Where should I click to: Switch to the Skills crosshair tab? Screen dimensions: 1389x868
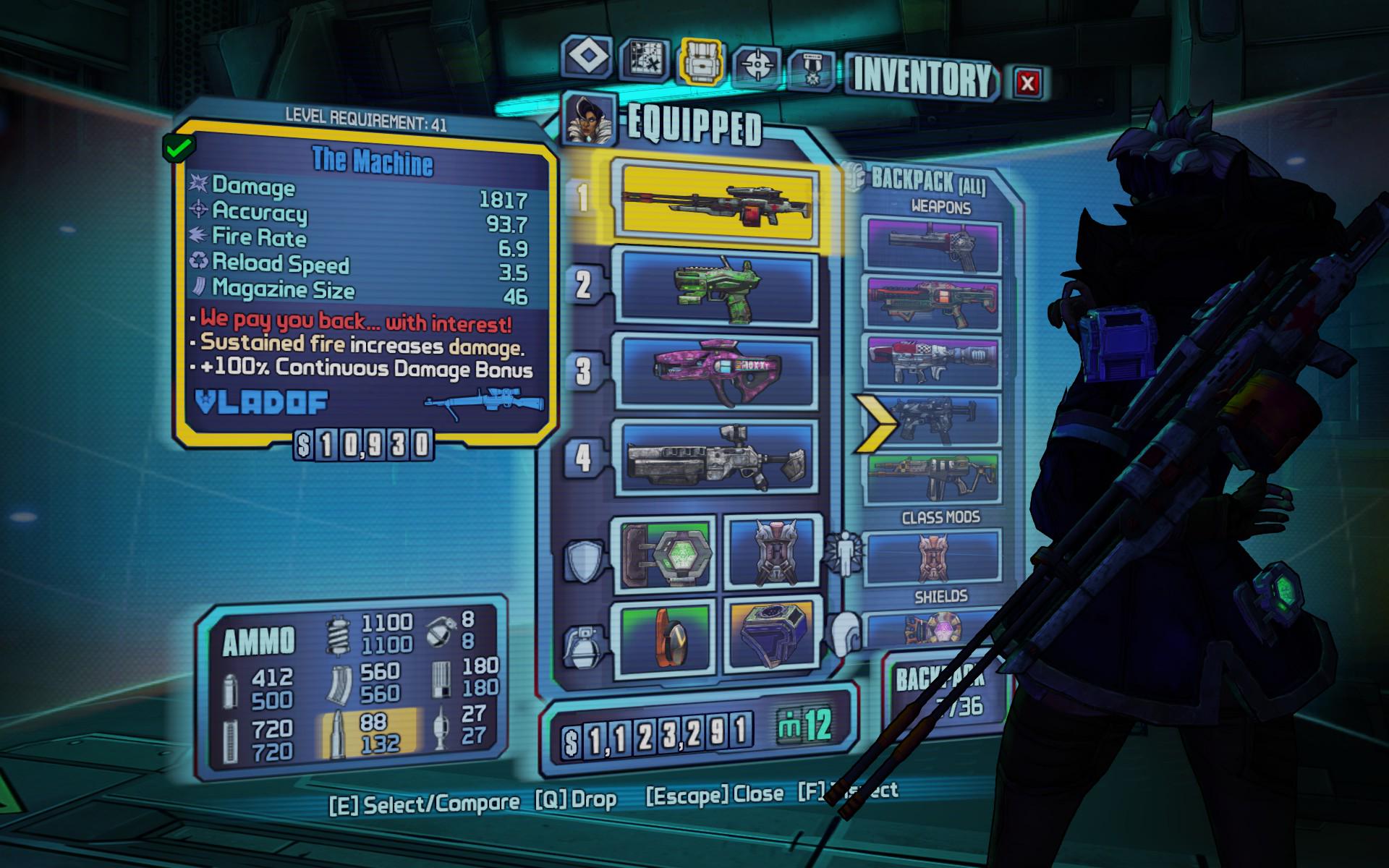(x=758, y=65)
